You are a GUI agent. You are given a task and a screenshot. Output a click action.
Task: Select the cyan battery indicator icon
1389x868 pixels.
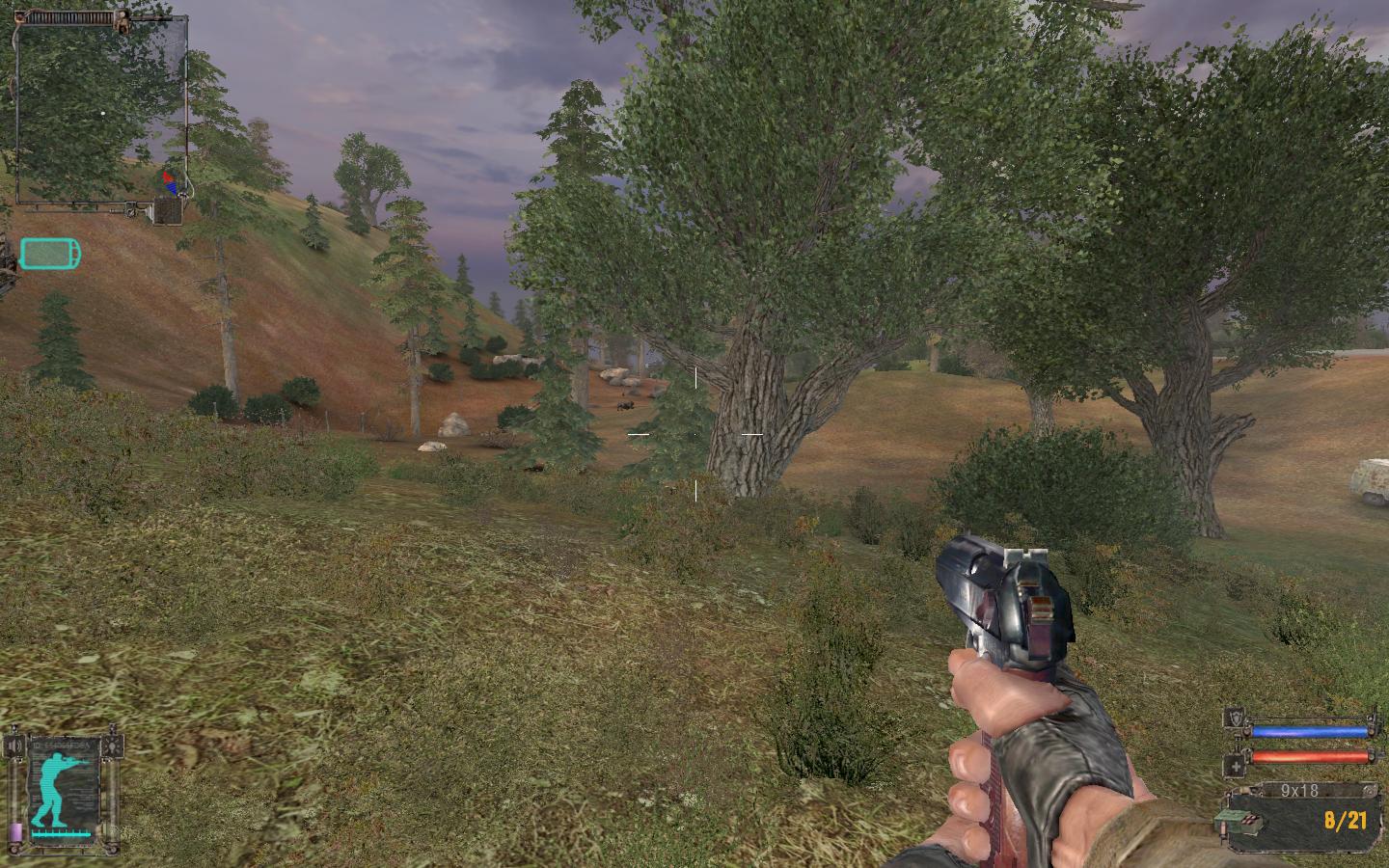click(49, 254)
